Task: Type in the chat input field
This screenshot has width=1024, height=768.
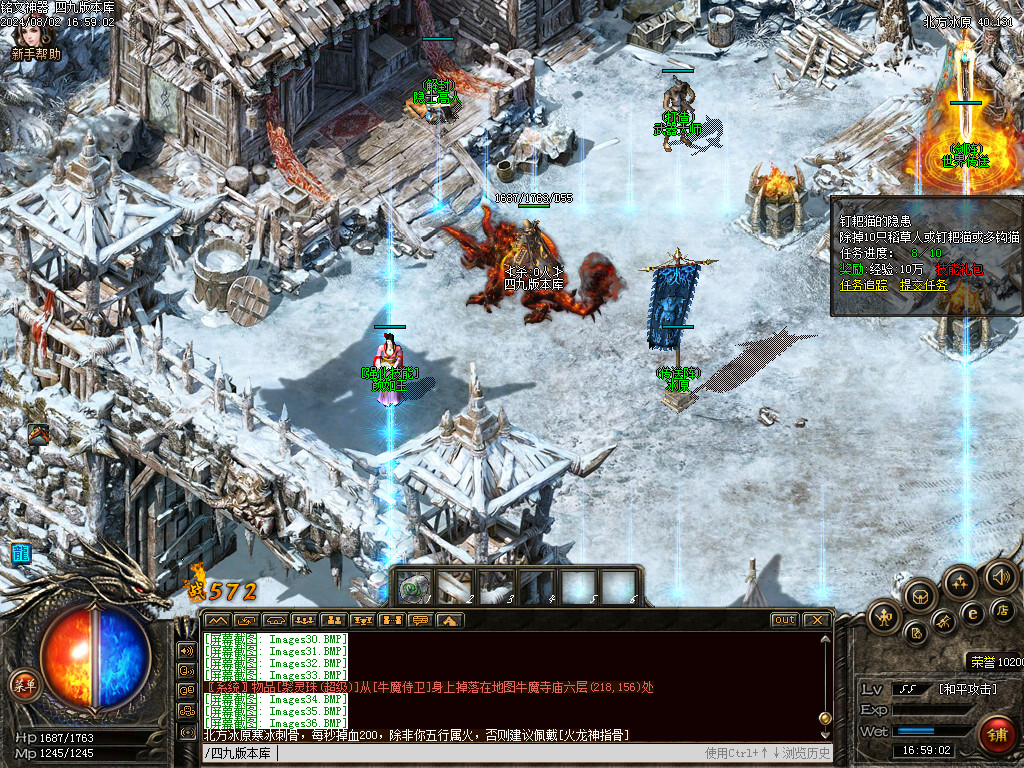Action: point(450,753)
